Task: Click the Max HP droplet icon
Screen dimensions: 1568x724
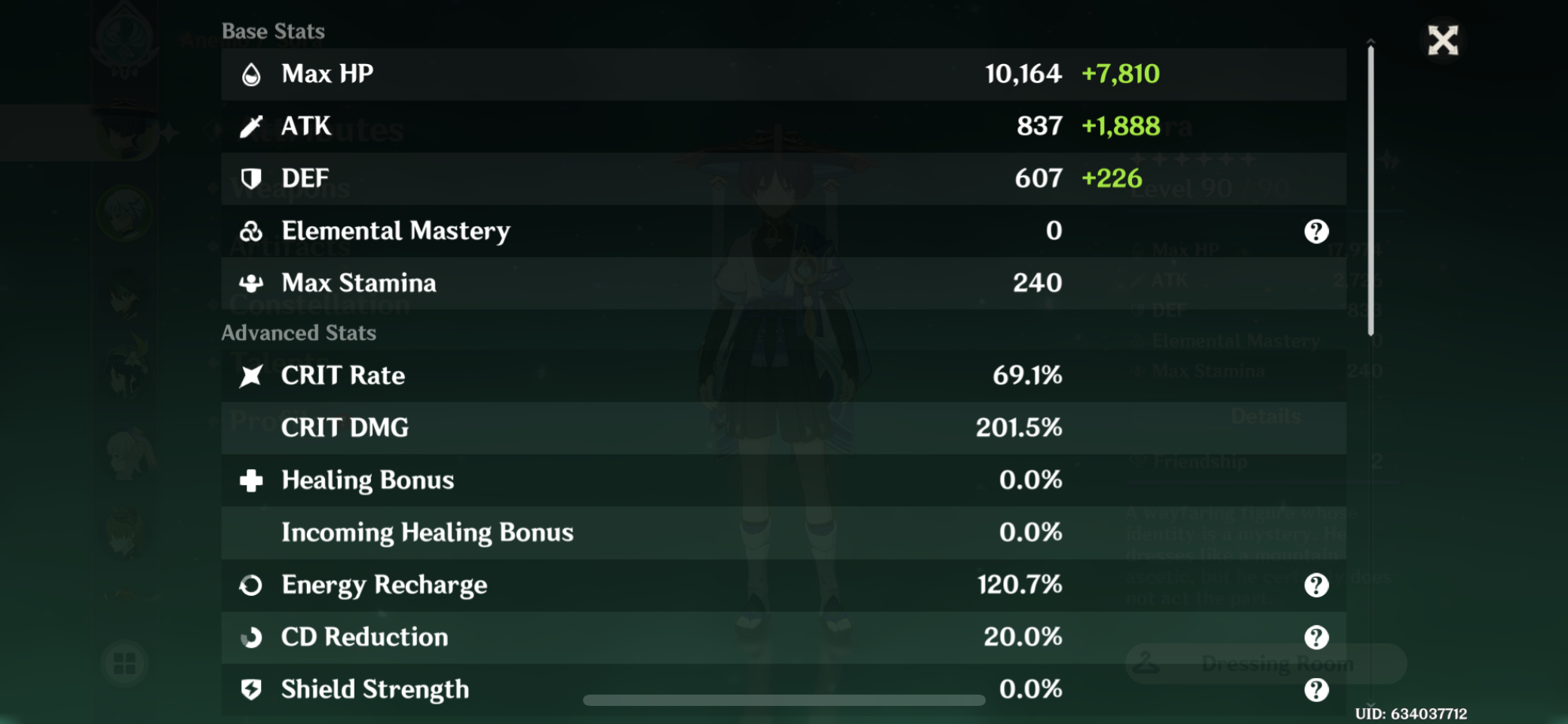Action: 252,74
